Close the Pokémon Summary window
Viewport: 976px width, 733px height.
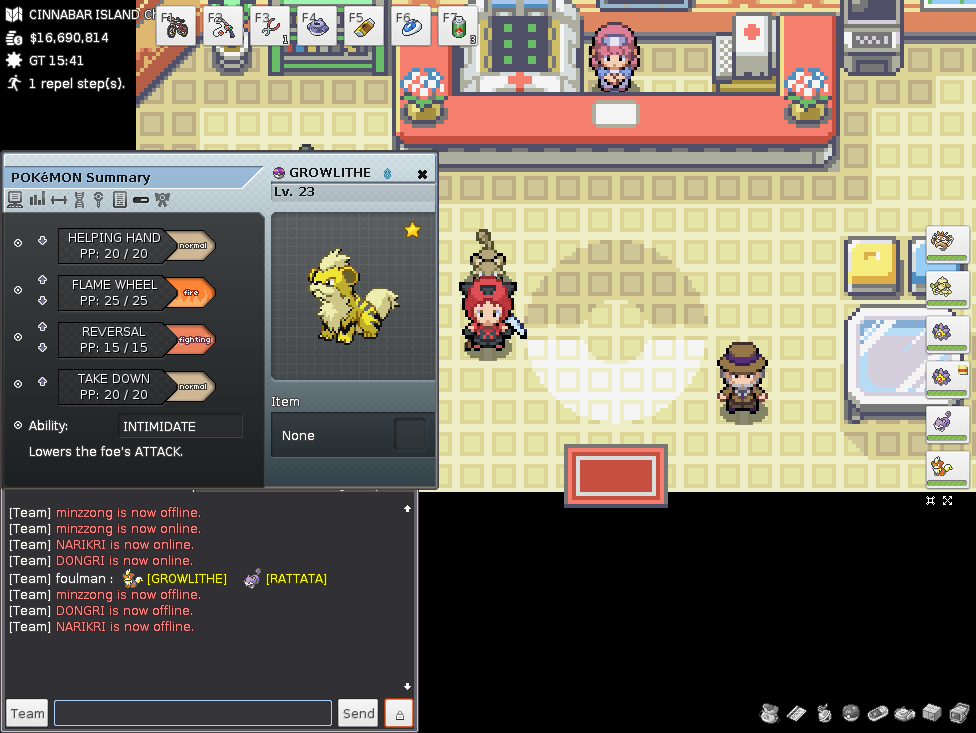point(422,174)
